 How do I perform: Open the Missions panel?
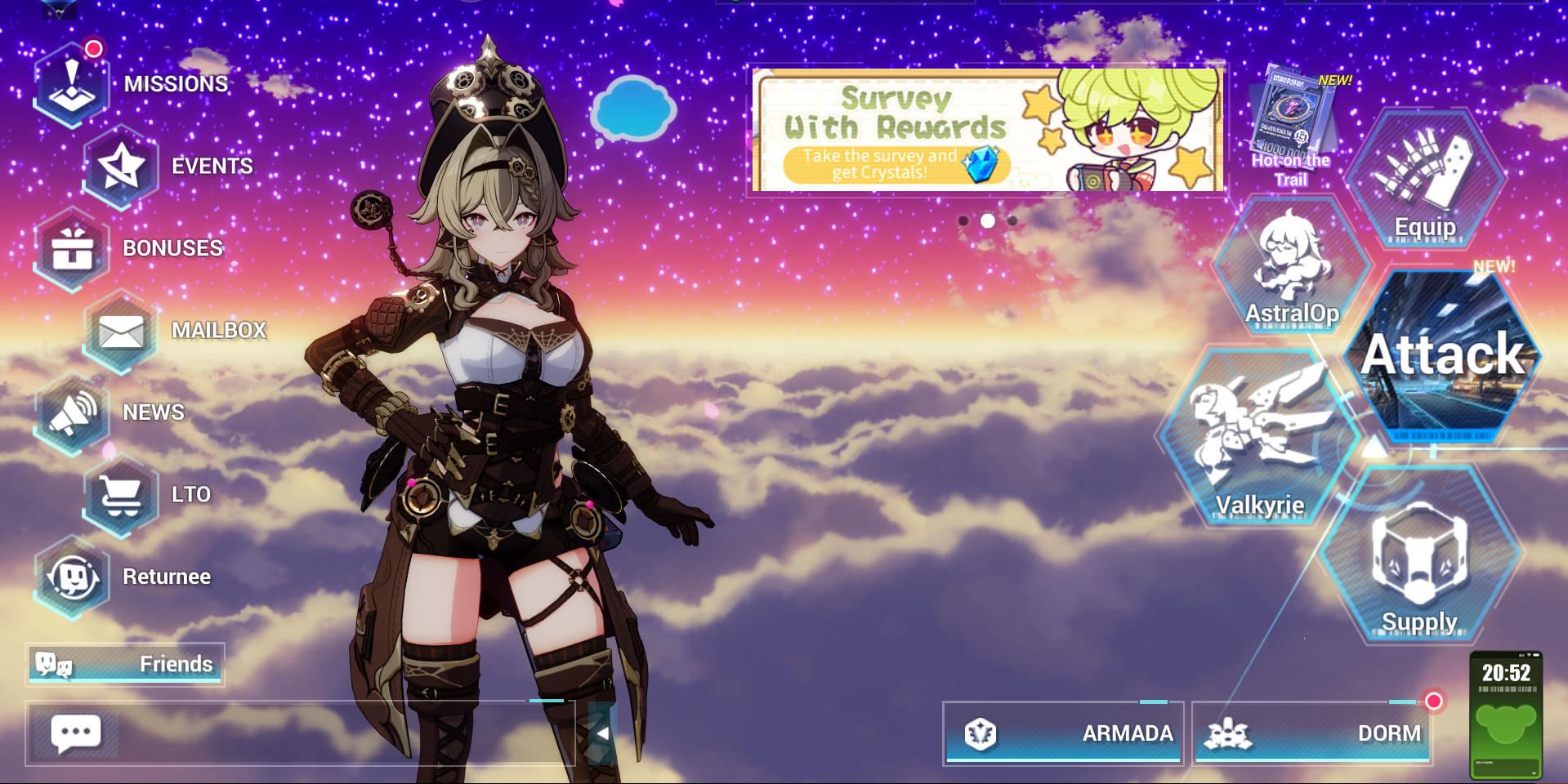coord(72,82)
